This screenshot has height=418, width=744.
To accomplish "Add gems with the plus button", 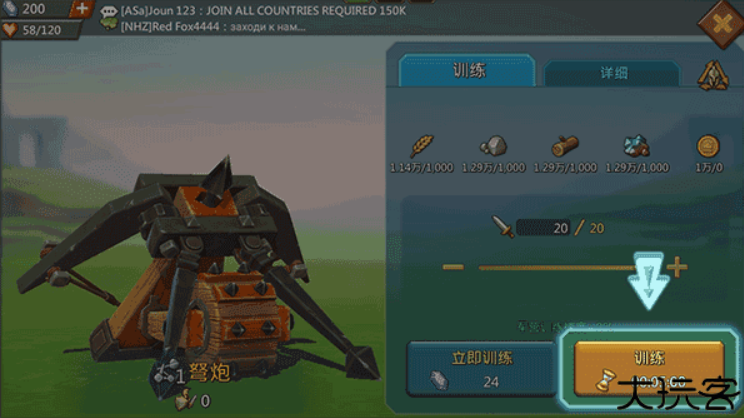I will (x=82, y=9).
